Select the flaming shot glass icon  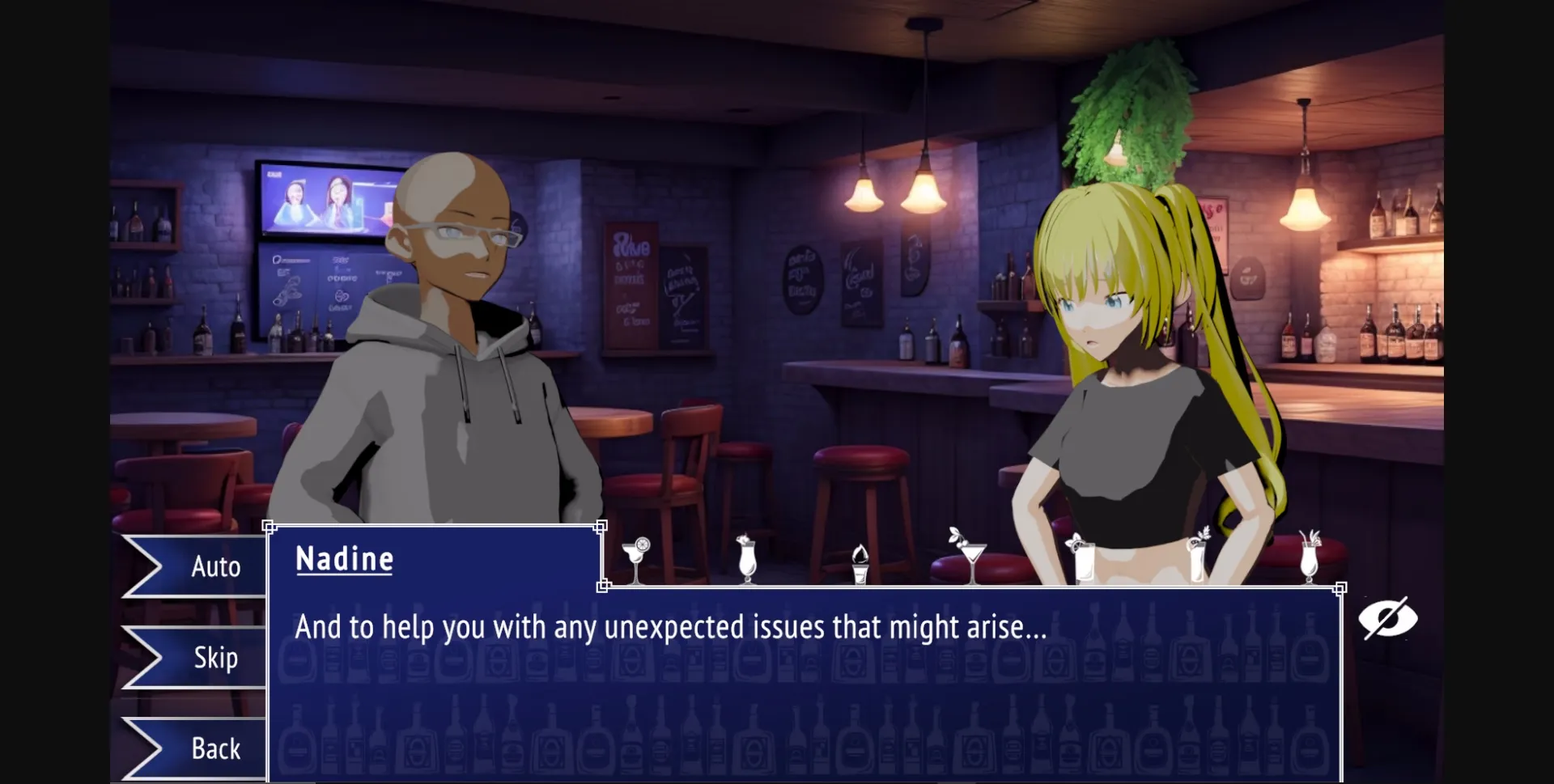click(x=860, y=562)
